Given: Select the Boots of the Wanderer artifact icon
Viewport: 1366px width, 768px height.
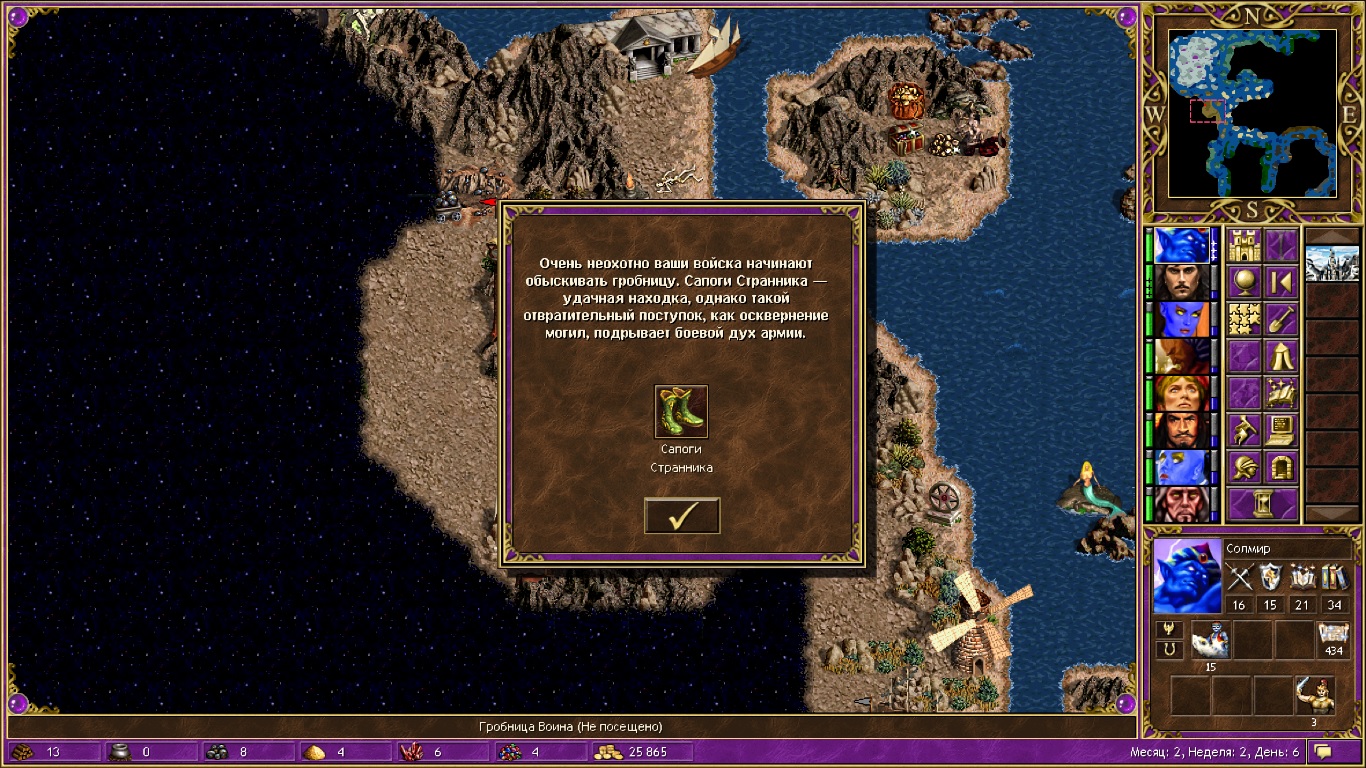Looking at the screenshot, I should click(x=681, y=411).
